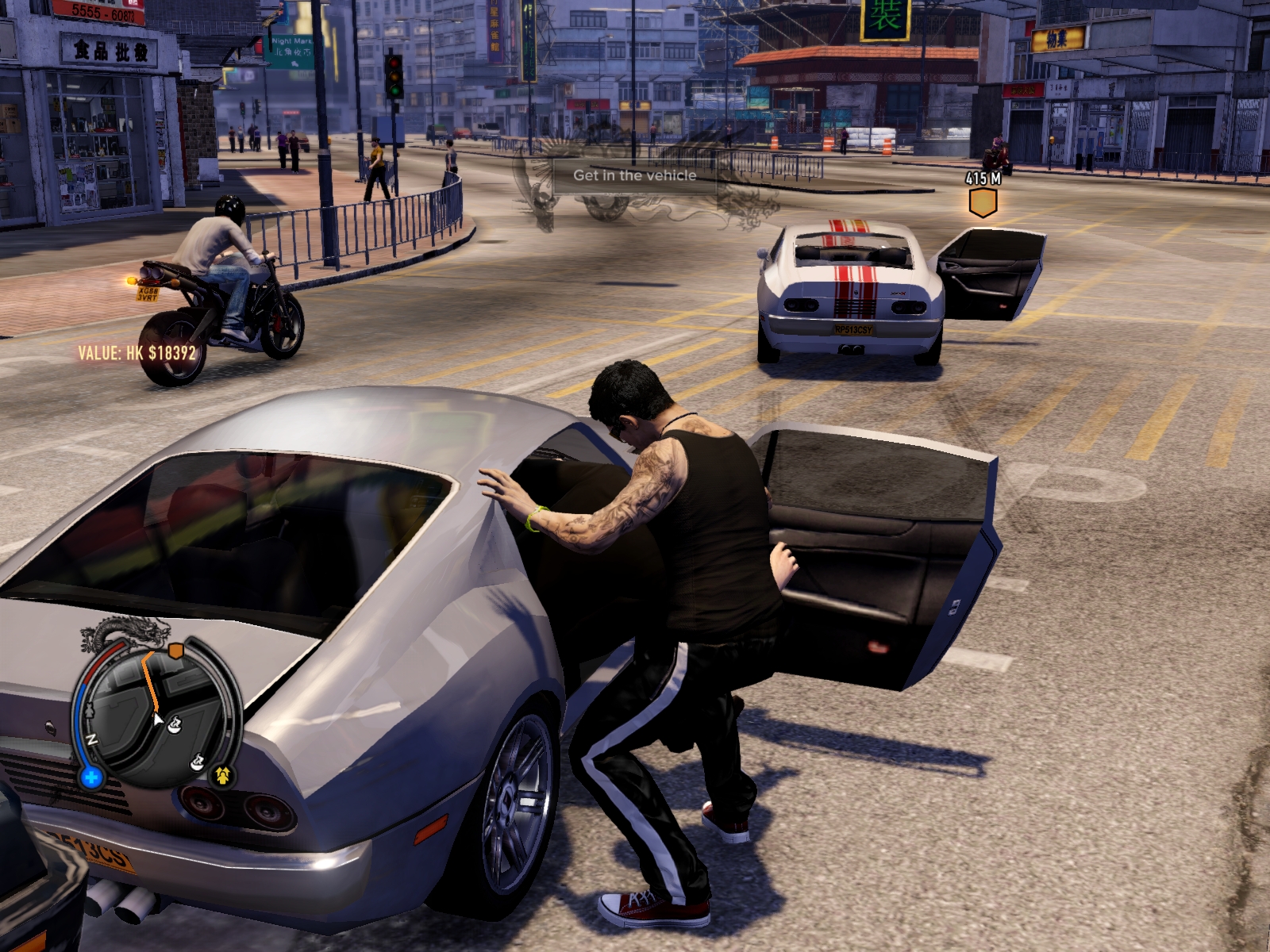Click the noodle bowl icon beside the player arrow
The width and height of the screenshot is (1270, 952).
[175, 723]
